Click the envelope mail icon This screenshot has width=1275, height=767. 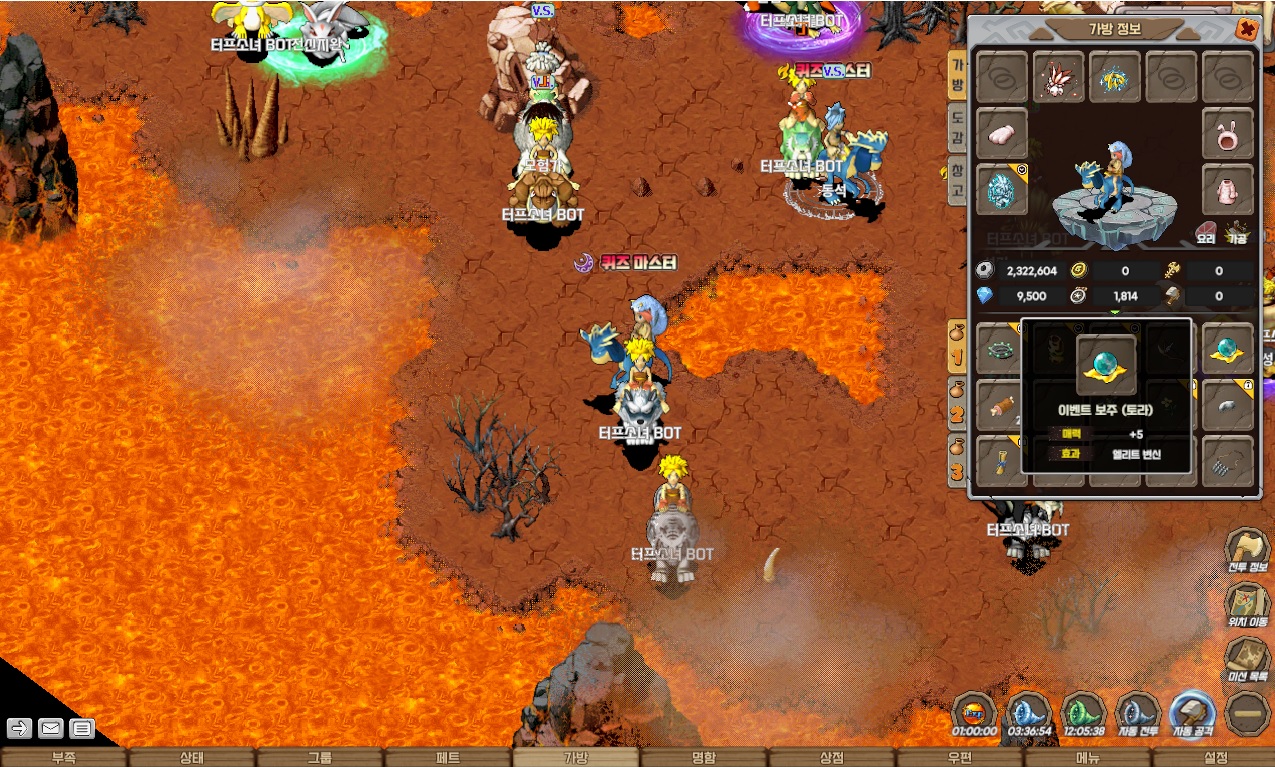click(50, 729)
